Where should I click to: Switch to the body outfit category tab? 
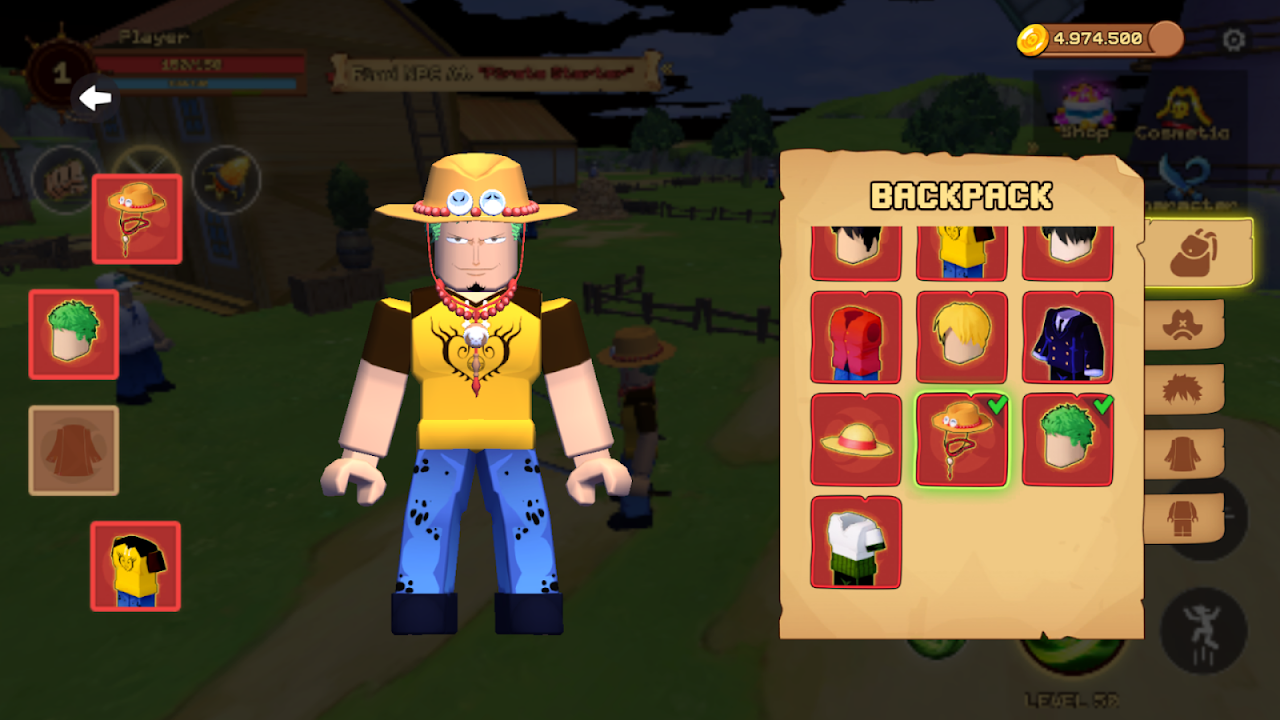point(1184,518)
